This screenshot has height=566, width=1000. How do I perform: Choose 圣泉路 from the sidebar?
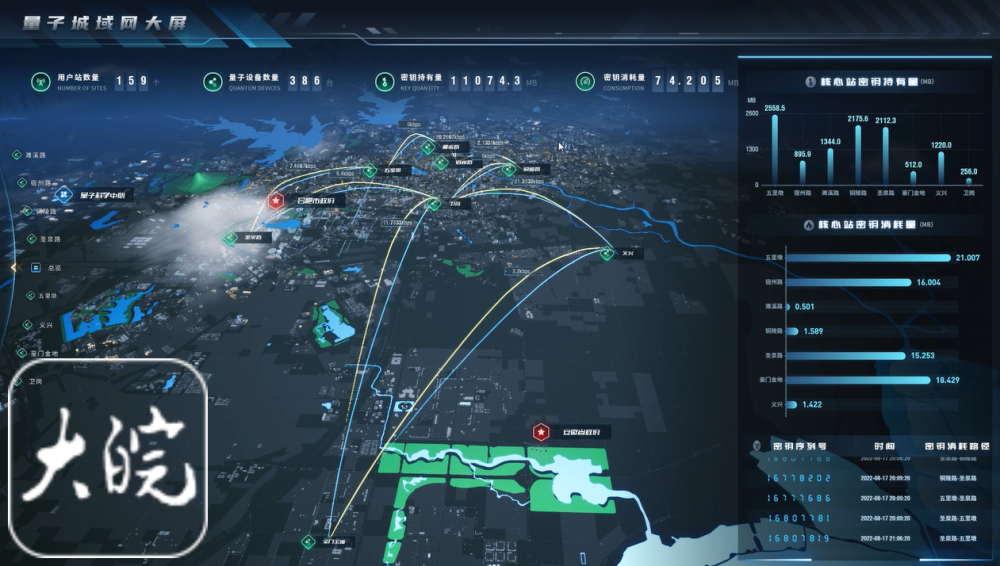[x=46, y=239]
